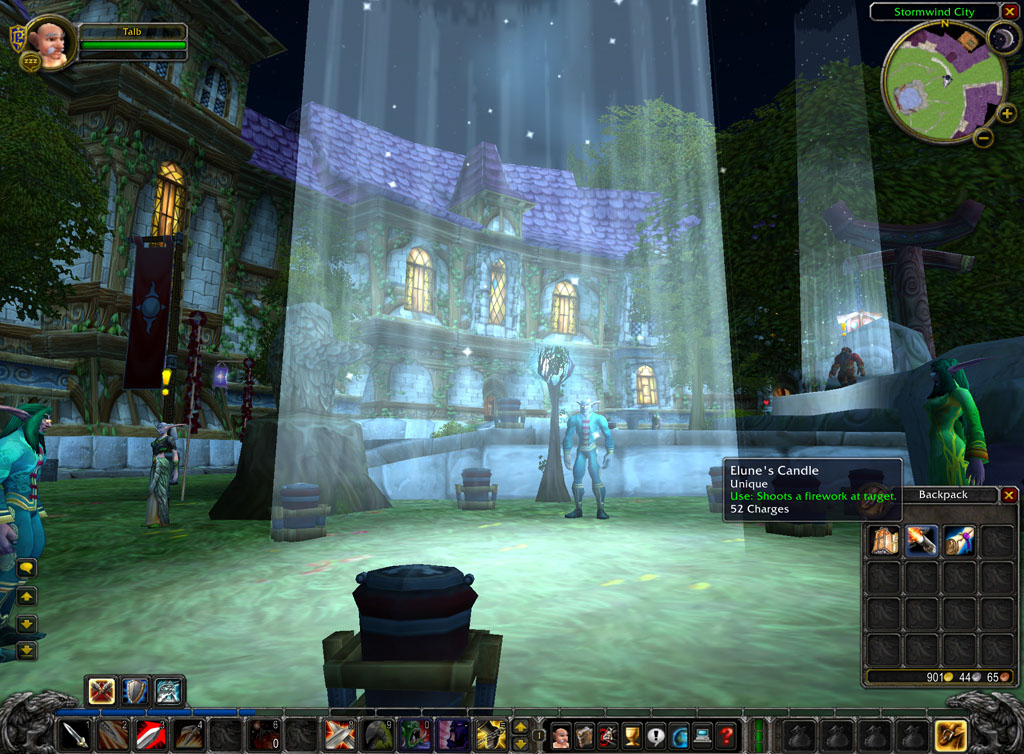1024x754 pixels.
Task: Toggle the golden backpack bag button
Action: [x=949, y=736]
